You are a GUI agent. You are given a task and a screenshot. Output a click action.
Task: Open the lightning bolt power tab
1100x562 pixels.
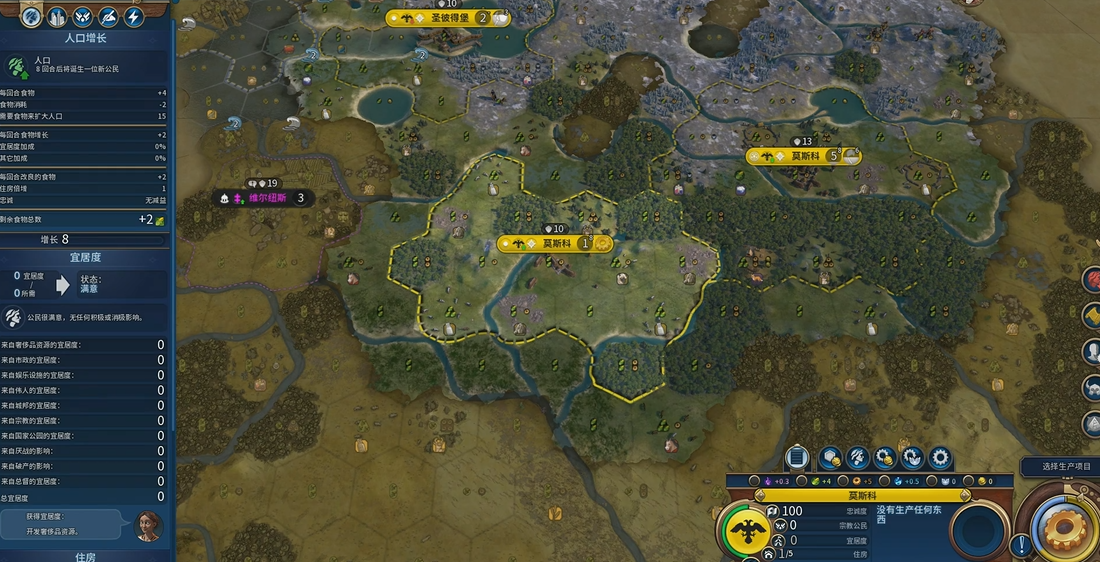click(x=133, y=17)
